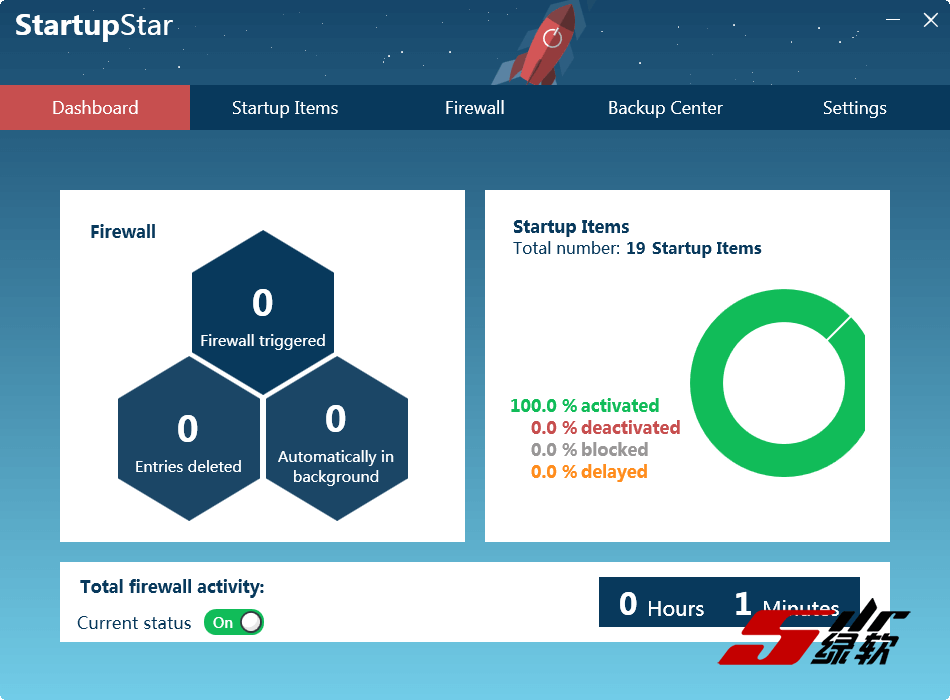Open the Settings tab
950x700 pixels.
tap(854, 108)
